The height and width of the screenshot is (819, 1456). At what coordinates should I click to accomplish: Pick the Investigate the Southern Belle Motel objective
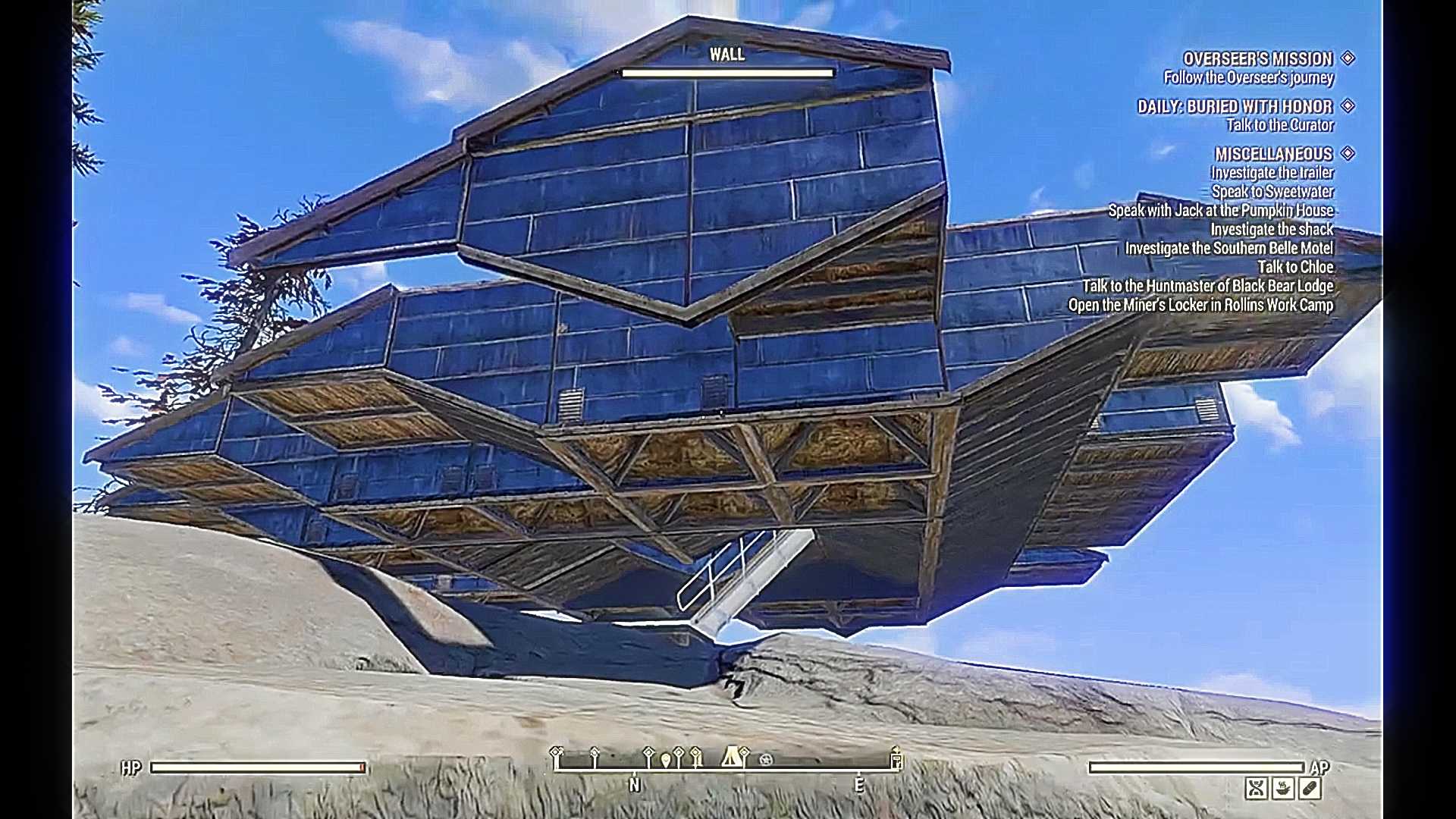pos(1228,249)
